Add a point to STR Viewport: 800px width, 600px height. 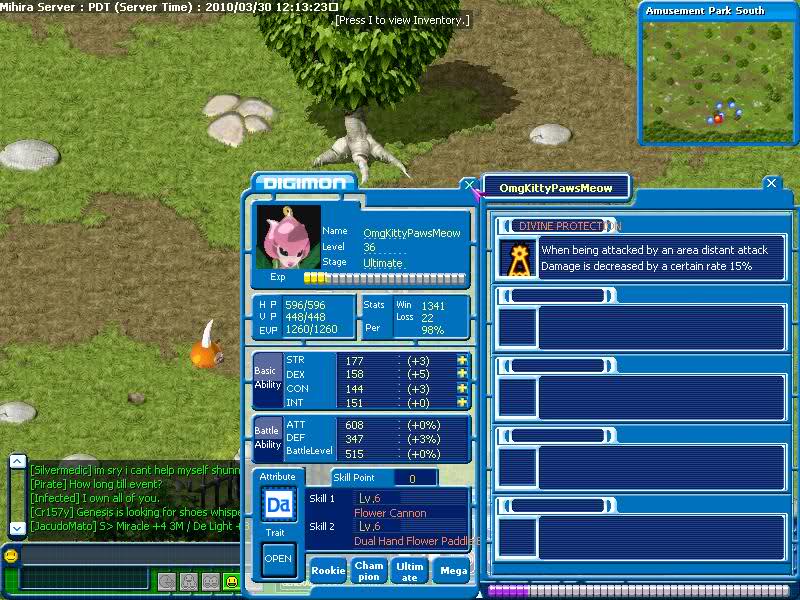coord(462,360)
